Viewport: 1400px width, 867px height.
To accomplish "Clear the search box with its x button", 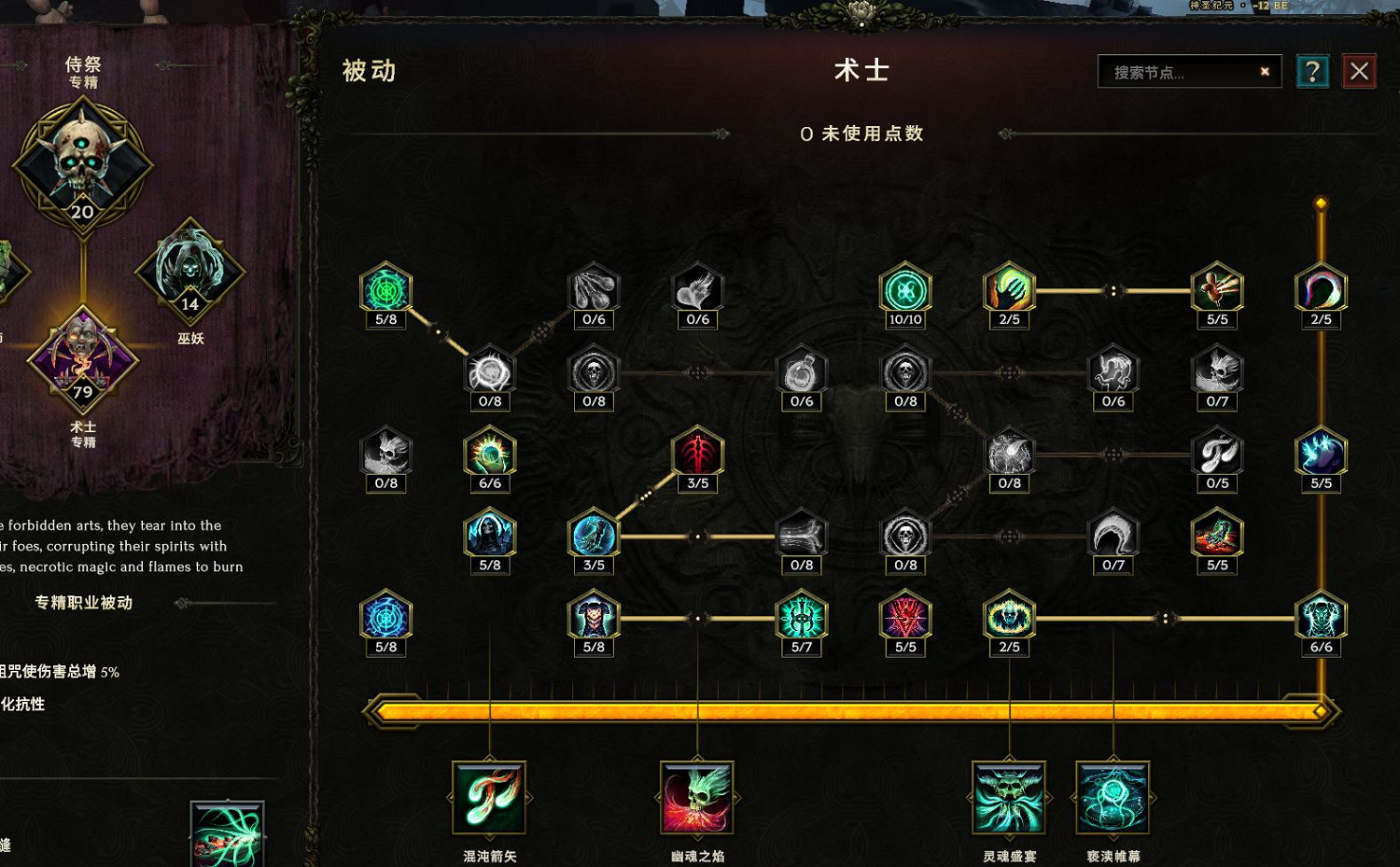I will pos(1265,71).
